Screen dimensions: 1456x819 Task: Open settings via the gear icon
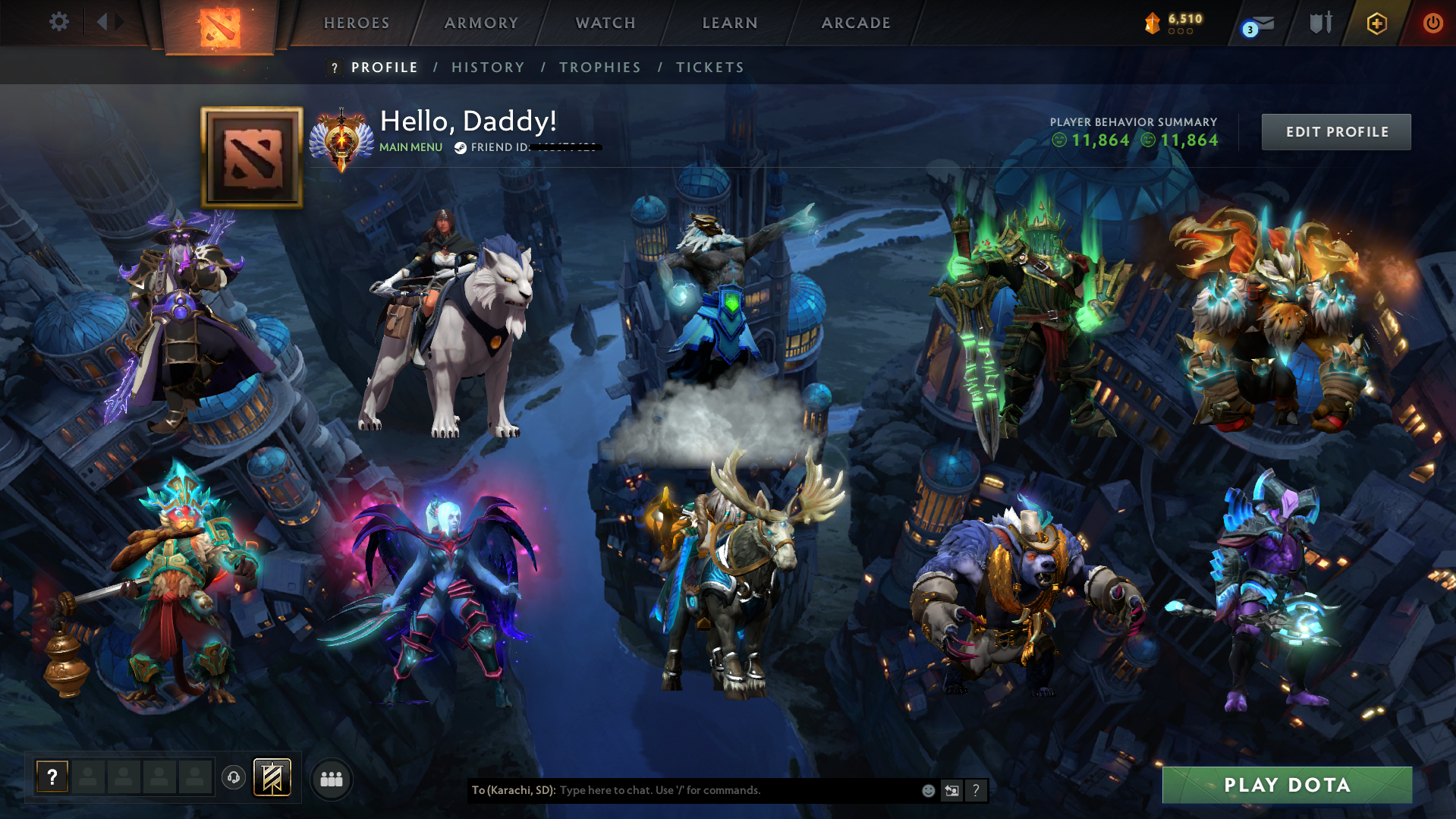59,22
